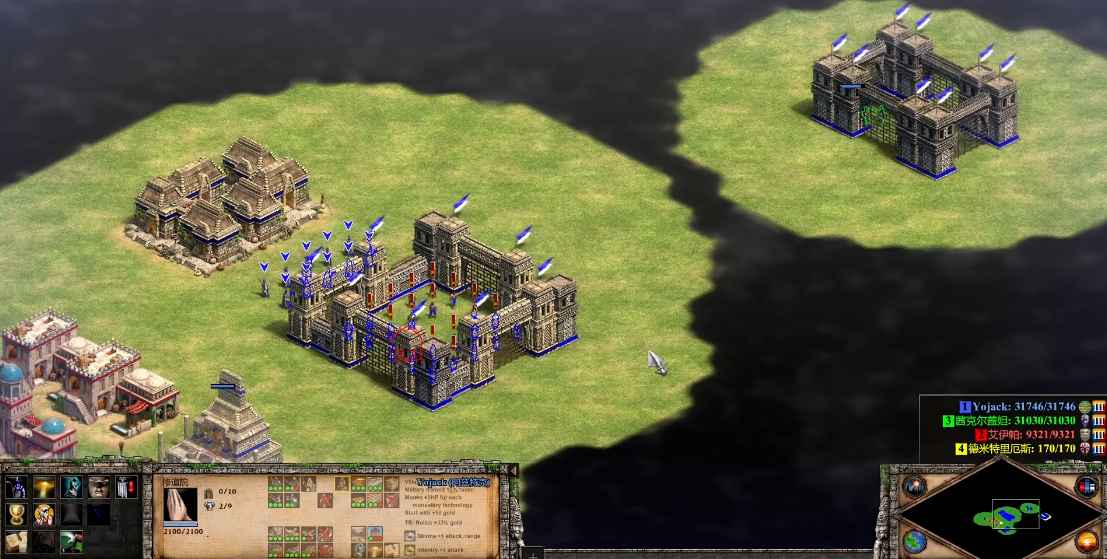
Task: Select the white-robed missionary icon
Action: (x=44, y=515)
